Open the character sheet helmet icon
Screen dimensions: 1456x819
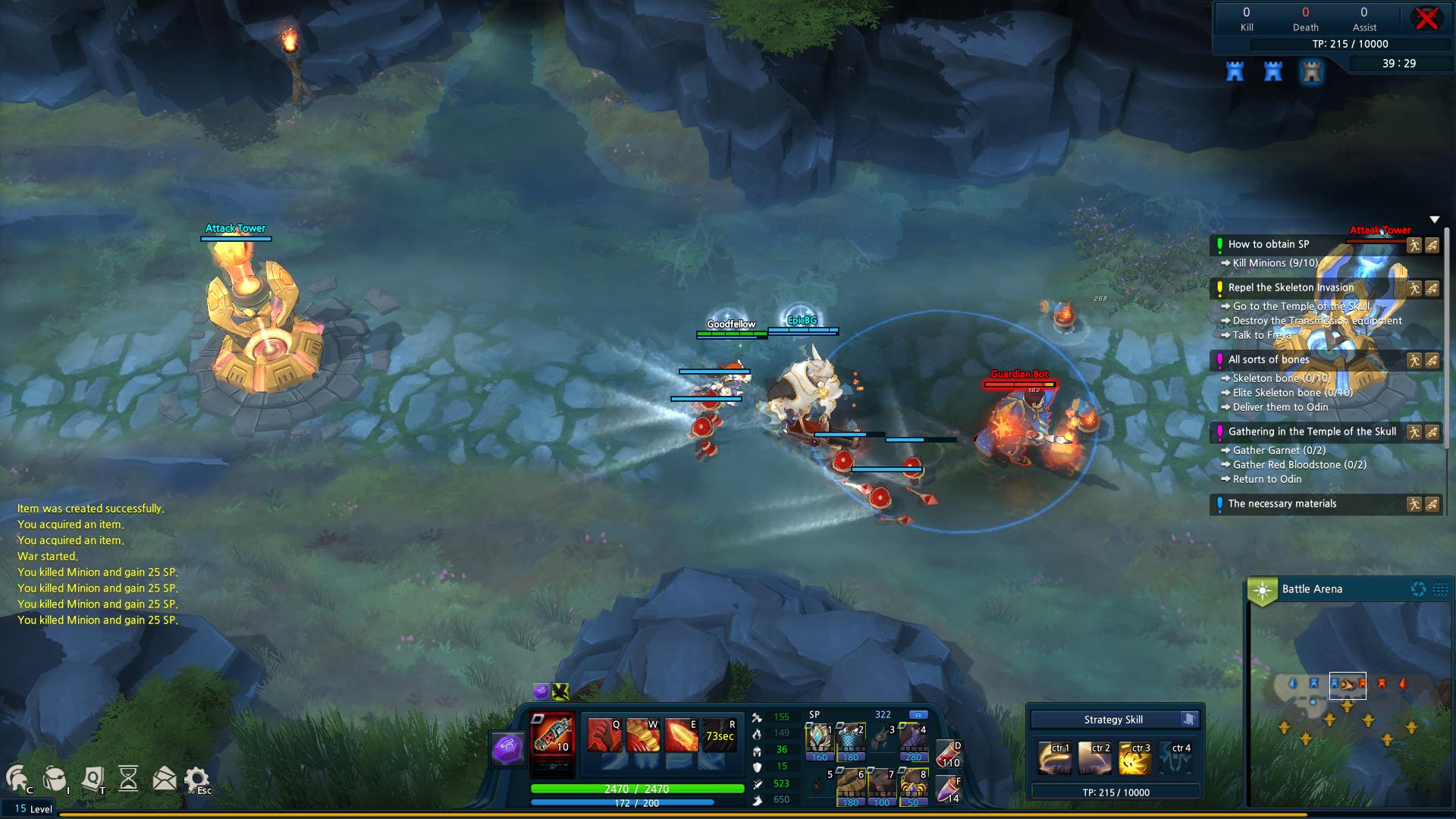click(x=17, y=779)
